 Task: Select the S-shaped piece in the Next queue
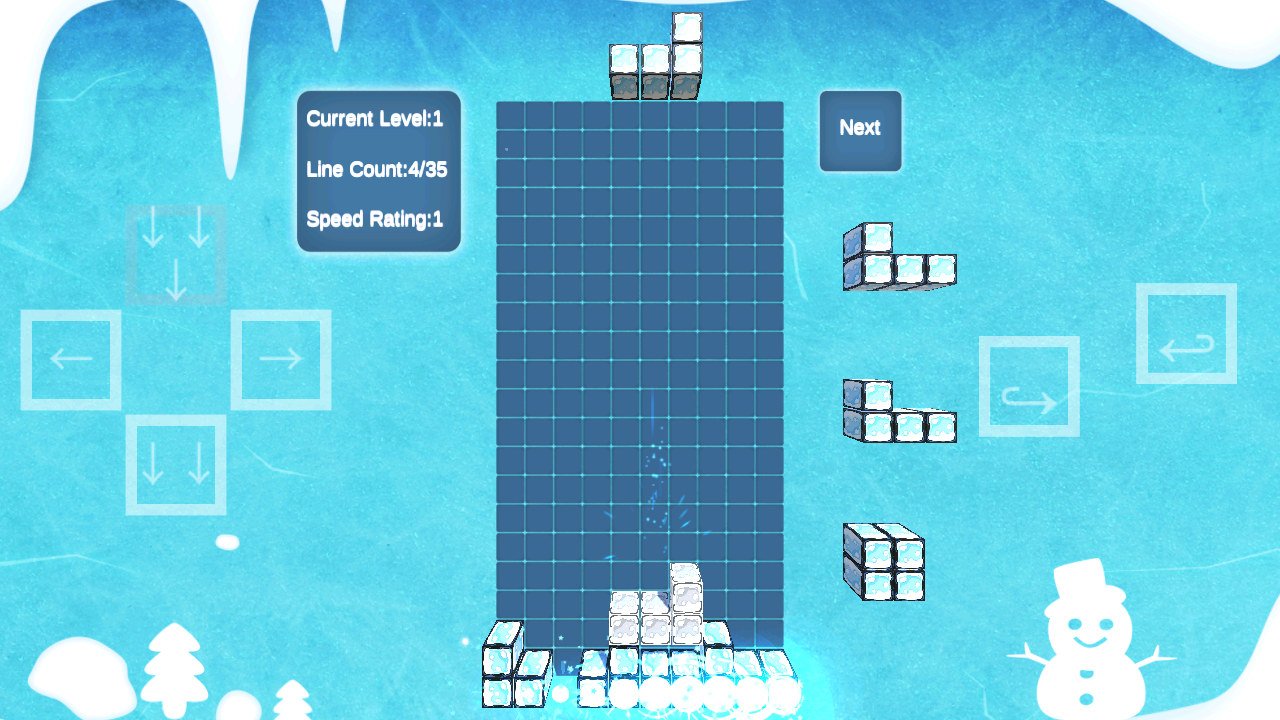[x=897, y=410]
